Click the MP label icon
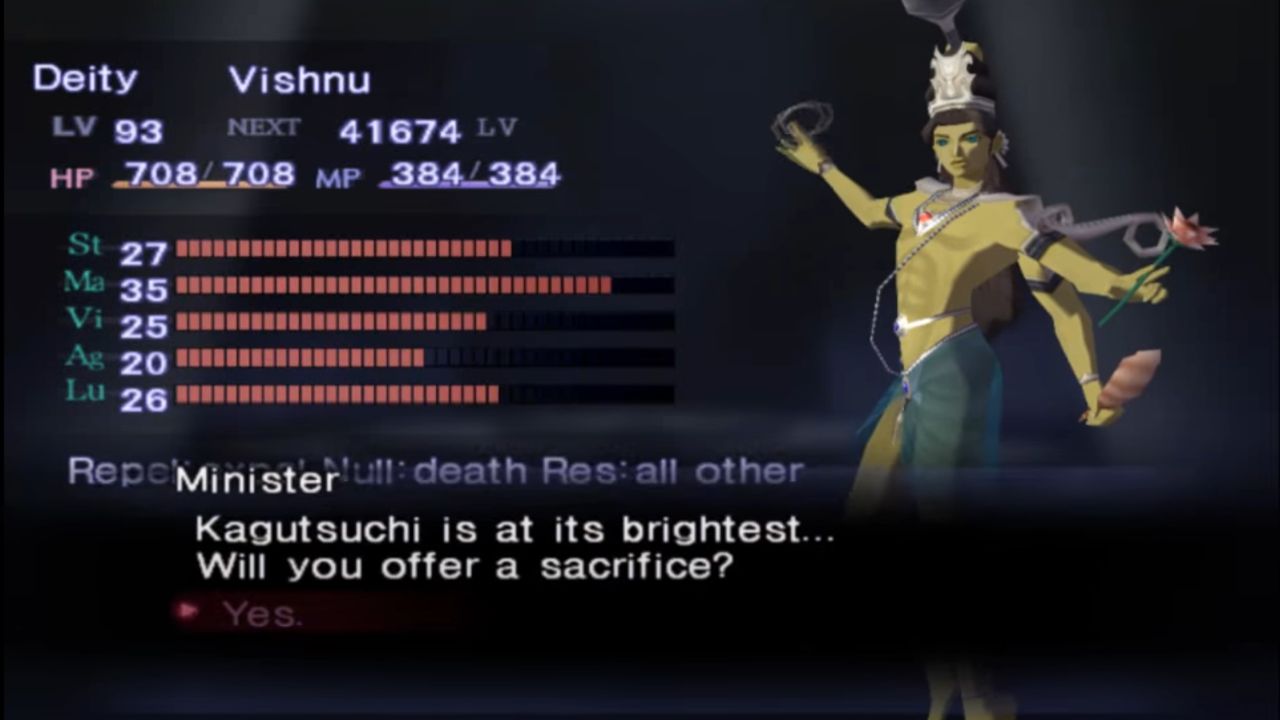The height and width of the screenshot is (720, 1280). point(342,177)
